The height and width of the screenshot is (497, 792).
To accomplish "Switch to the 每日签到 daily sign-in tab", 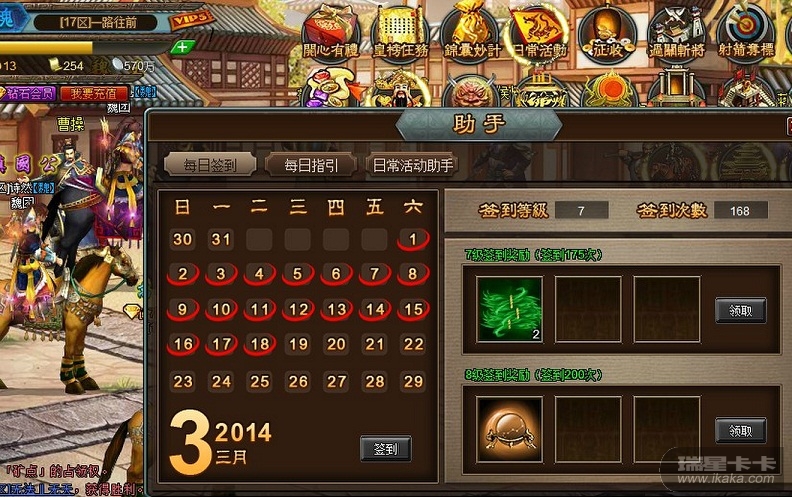I will point(209,165).
